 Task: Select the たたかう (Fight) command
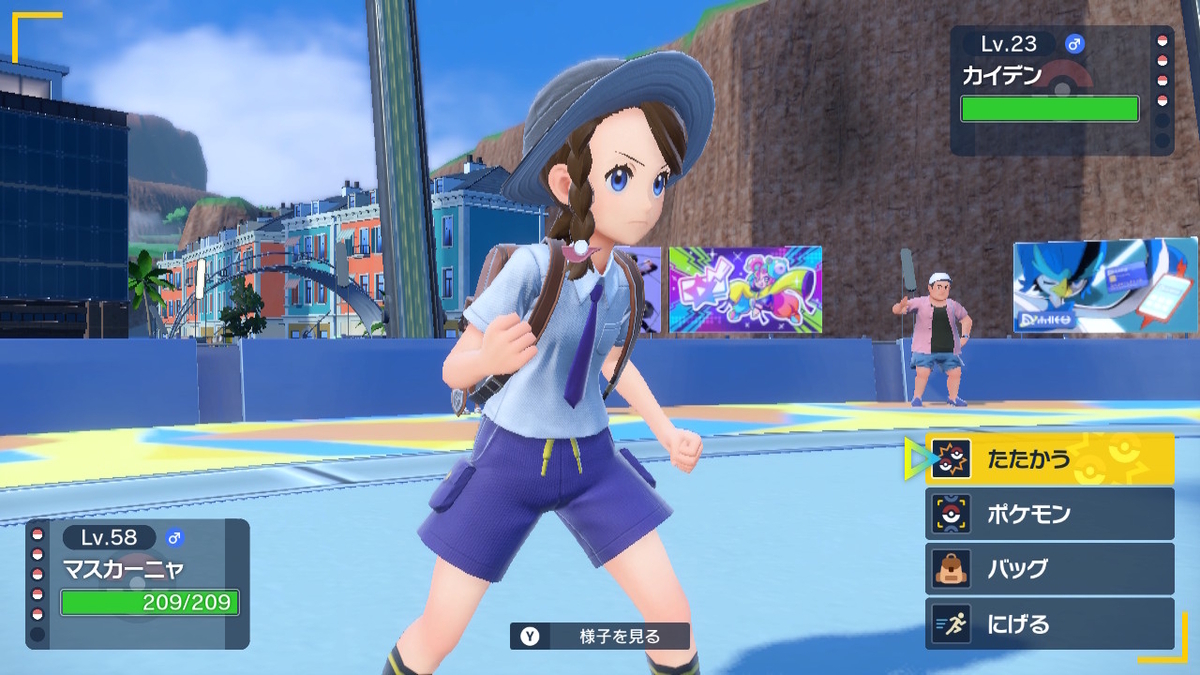tap(1049, 459)
